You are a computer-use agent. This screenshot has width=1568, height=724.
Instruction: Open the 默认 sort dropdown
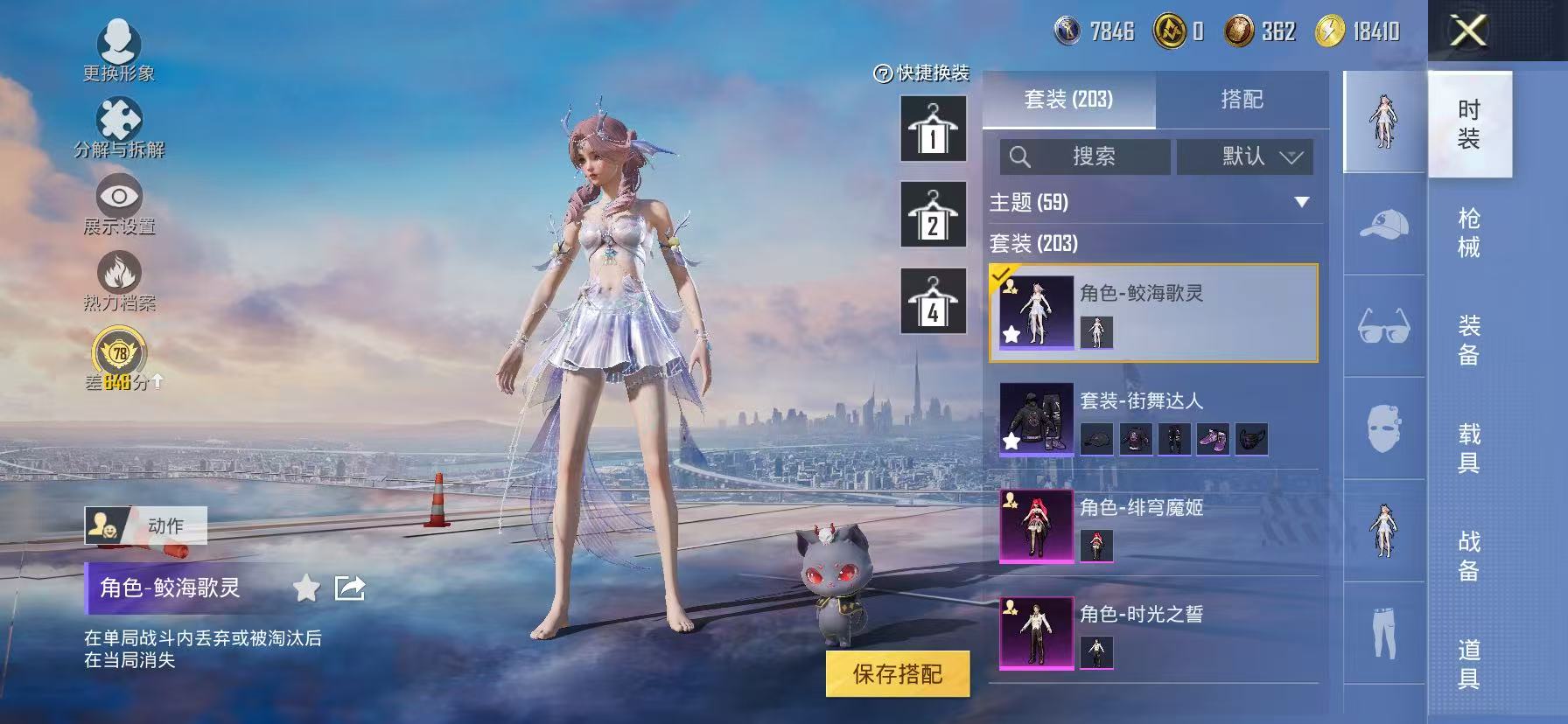[1246, 157]
